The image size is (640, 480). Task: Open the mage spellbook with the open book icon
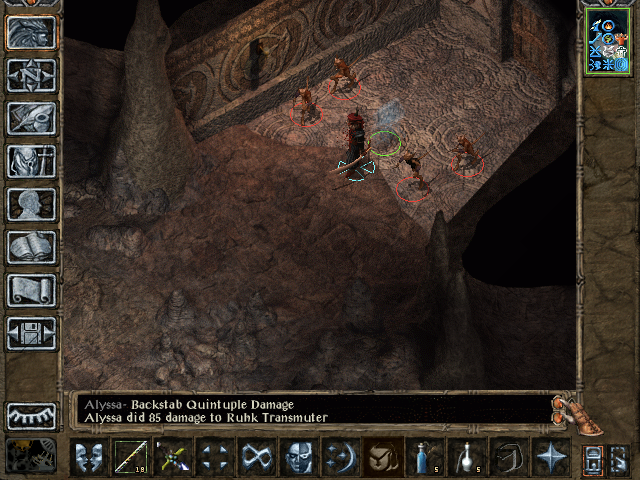point(31,247)
